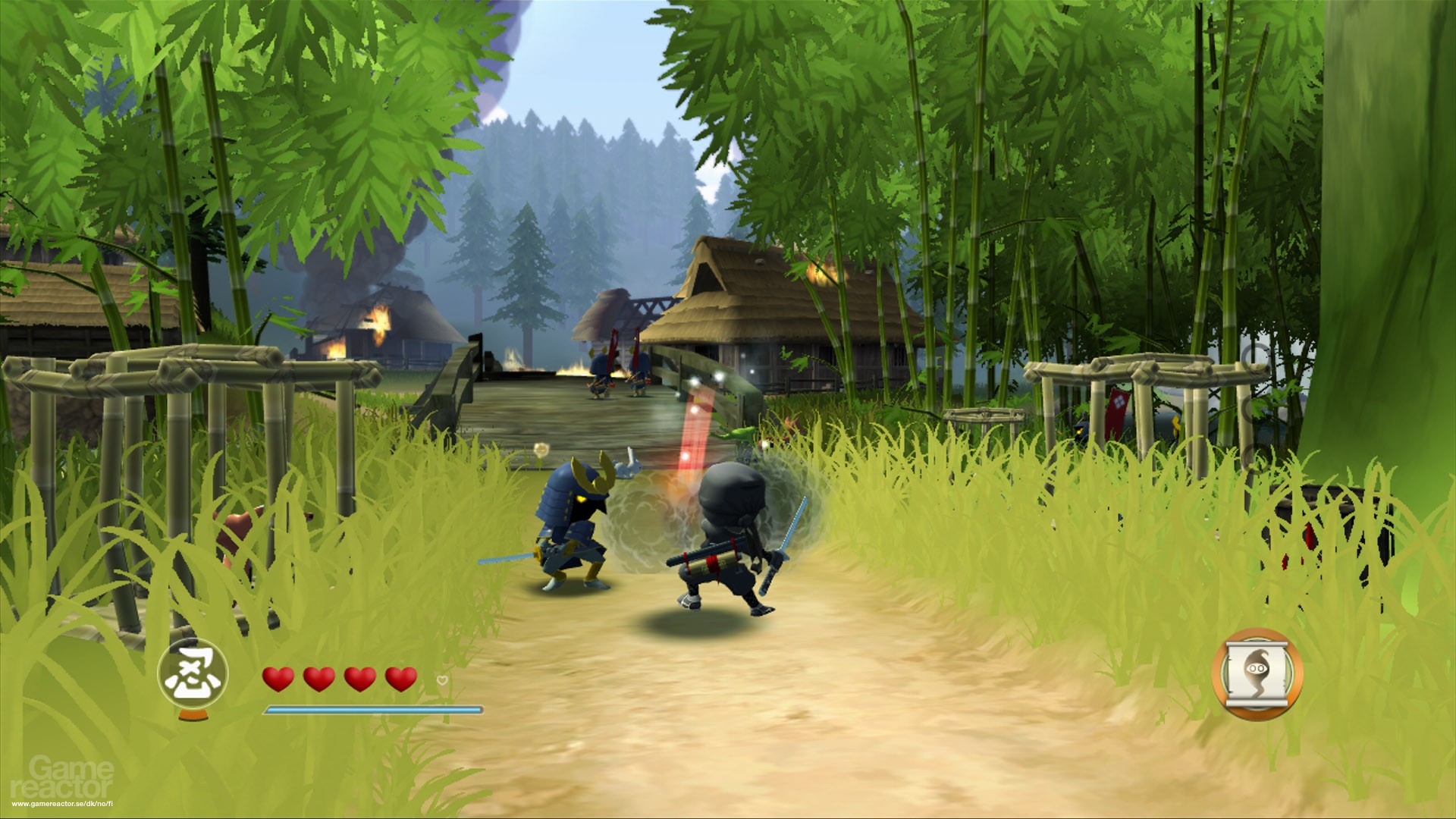Click the blue stamina bar
Image resolution: width=1456 pixels, height=819 pixels.
(x=373, y=710)
